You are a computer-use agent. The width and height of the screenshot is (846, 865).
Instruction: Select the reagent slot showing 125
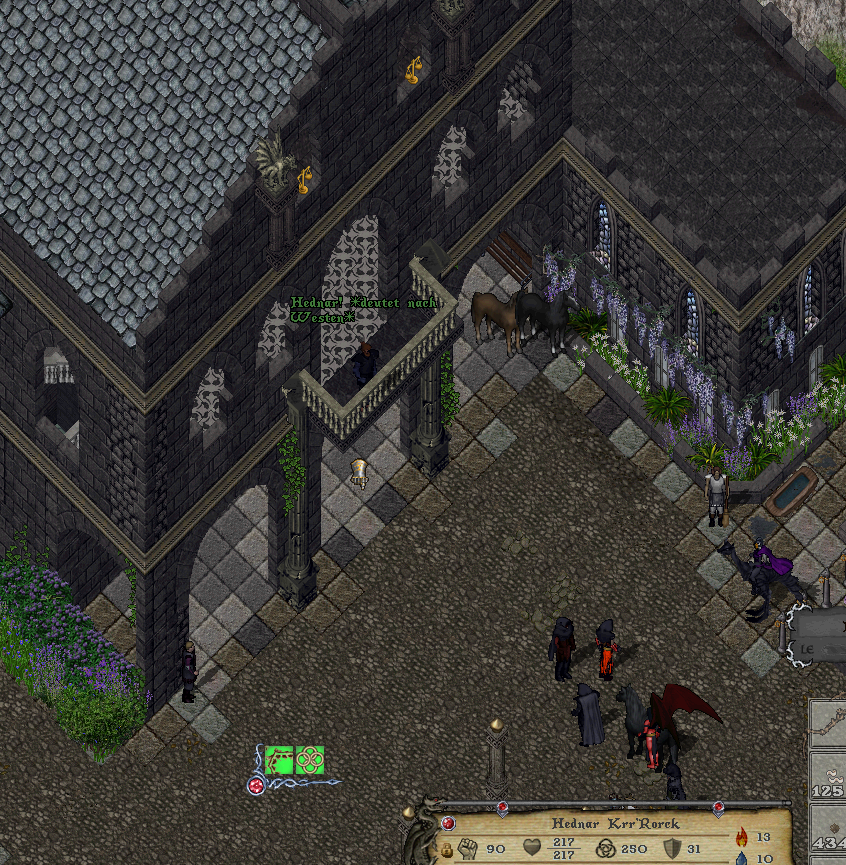click(x=827, y=780)
